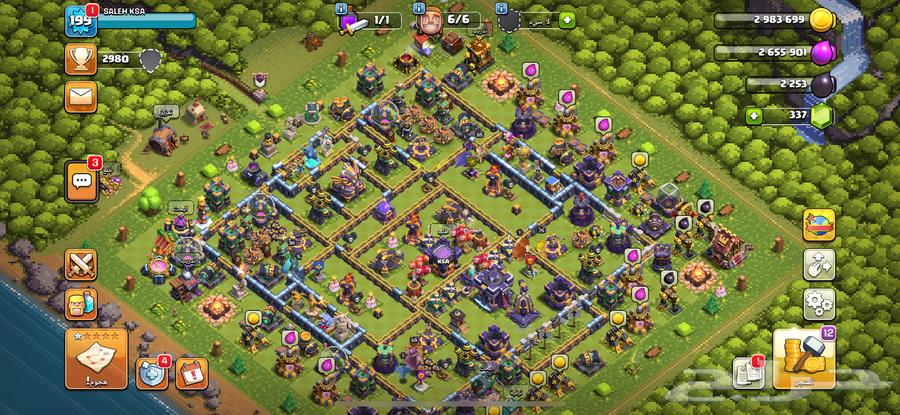Open the events calendar button
This screenshot has height=415, width=900.
click(191, 373)
